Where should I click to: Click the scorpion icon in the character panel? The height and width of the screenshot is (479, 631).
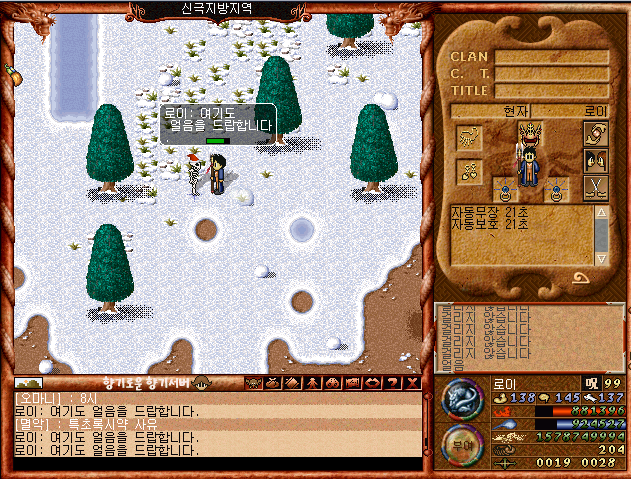[469, 137]
